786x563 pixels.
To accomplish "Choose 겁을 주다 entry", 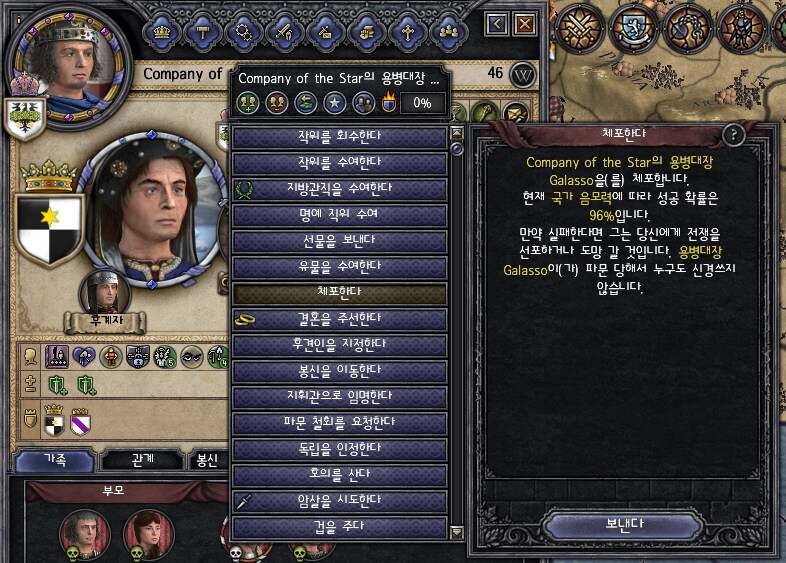I will tap(340, 526).
